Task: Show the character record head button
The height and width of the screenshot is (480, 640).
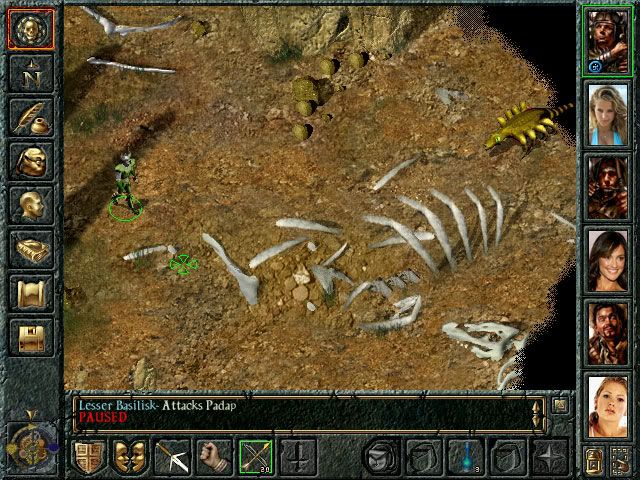Action: [30, 204]
